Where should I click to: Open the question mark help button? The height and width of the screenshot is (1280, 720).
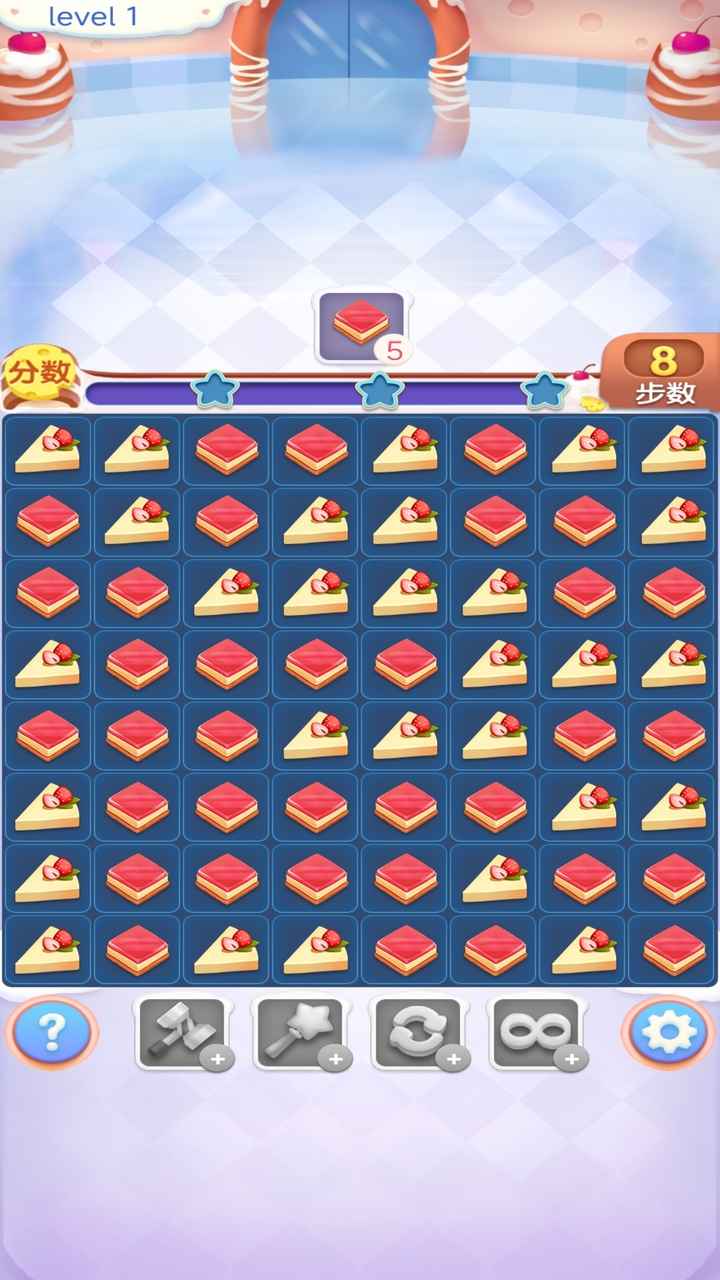pos(51,1032)
